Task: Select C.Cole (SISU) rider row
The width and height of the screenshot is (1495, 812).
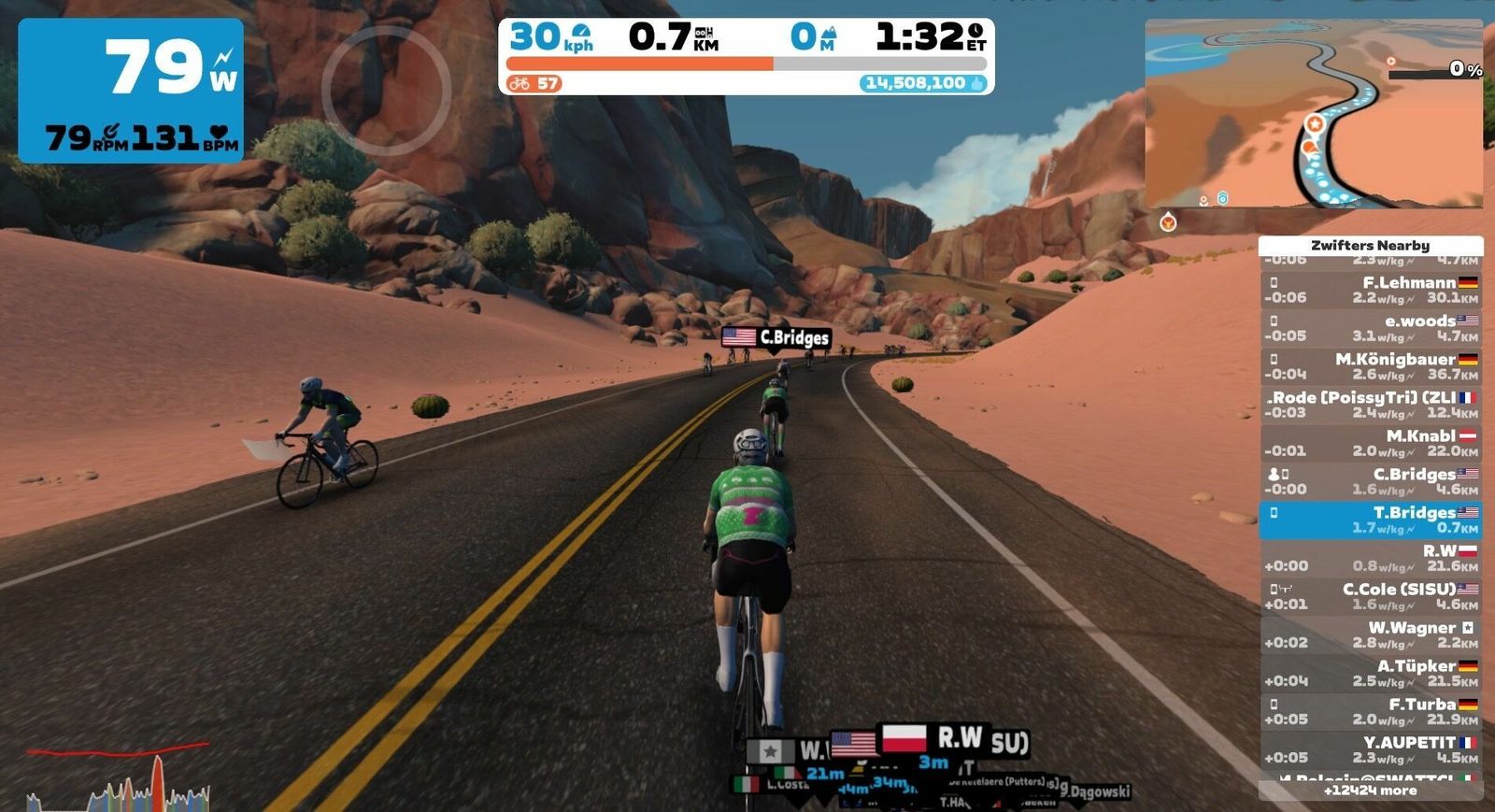Action: tap(1371, 596)
